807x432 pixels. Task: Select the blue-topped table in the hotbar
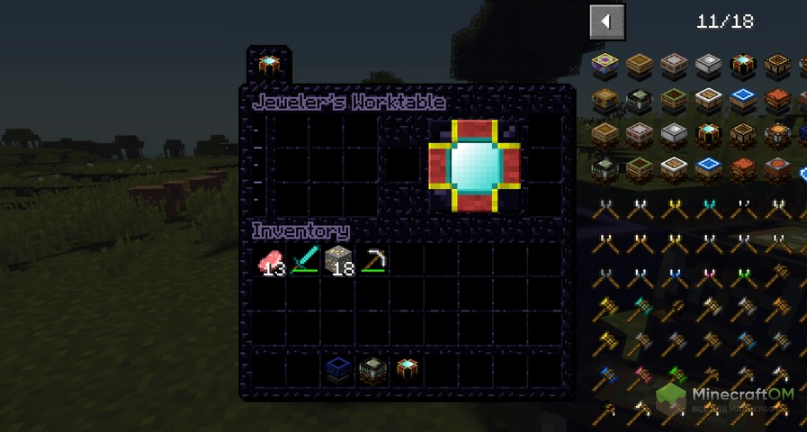[338, 369]
